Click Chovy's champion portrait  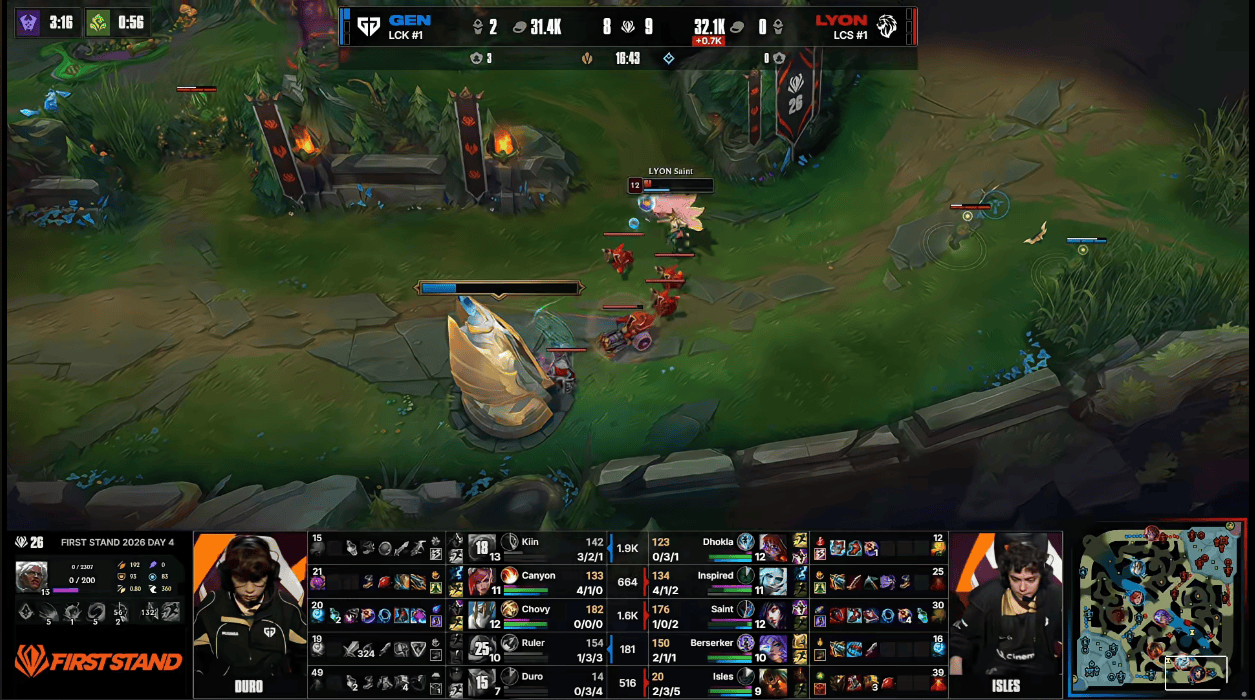[x=483, y=615]
